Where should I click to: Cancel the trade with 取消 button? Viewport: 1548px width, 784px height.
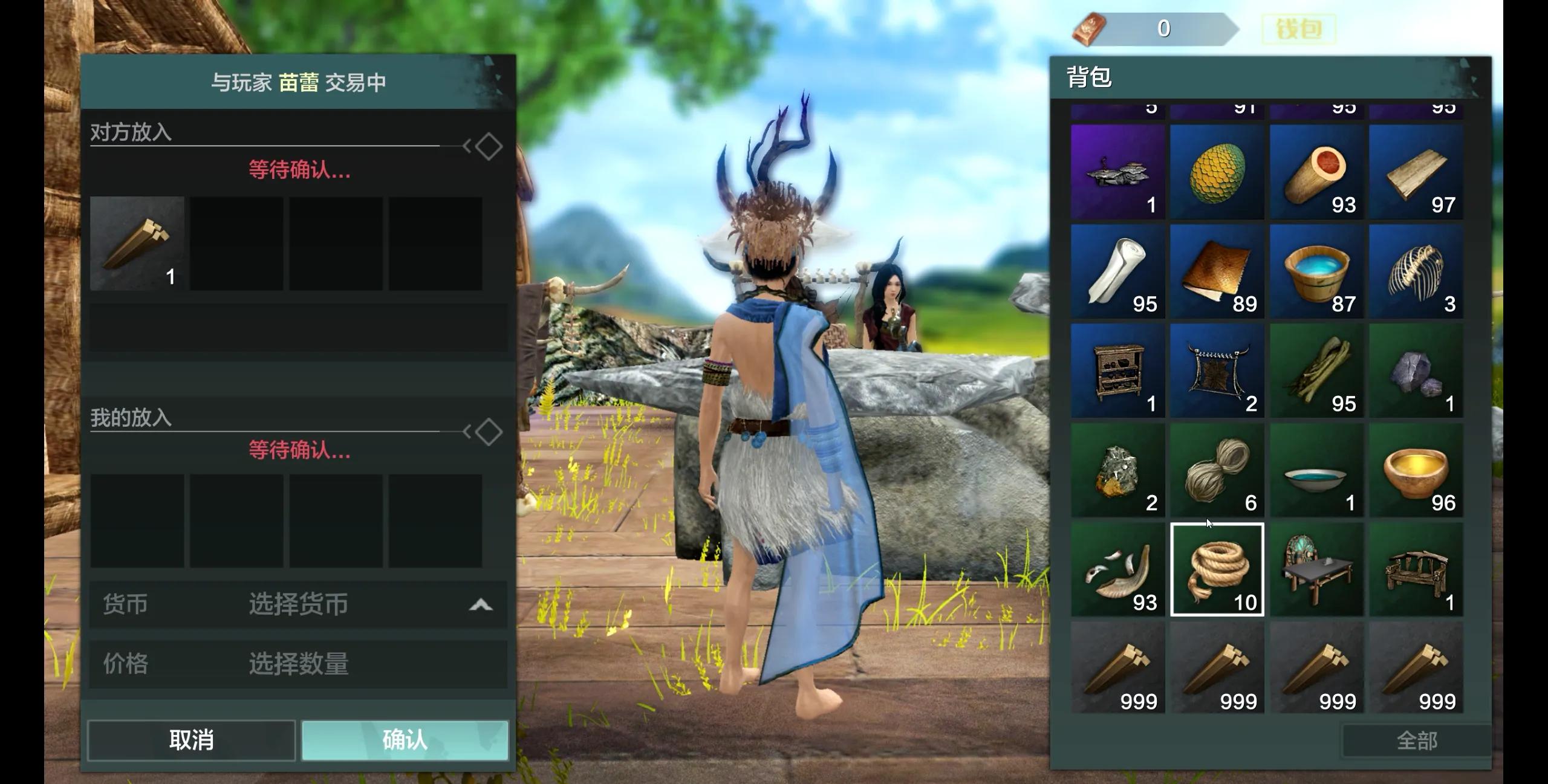coord(191,740)
